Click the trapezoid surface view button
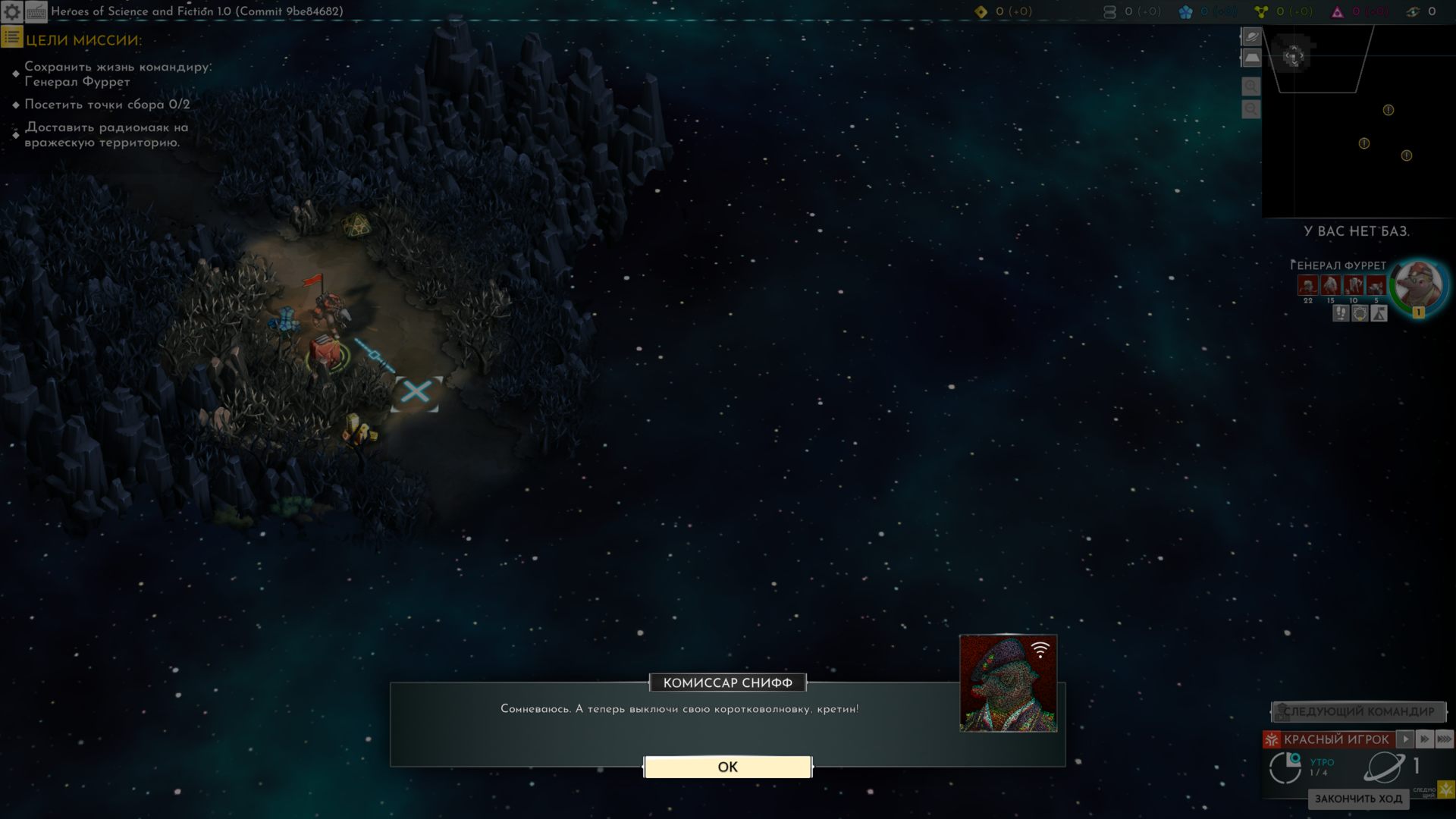The image size is (1456, 819). pyautogui.click(x=1251, y=58)
